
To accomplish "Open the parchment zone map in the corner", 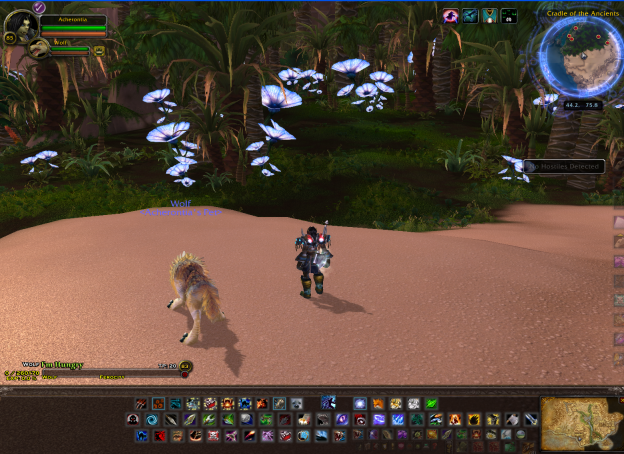I will coord(580,424).
